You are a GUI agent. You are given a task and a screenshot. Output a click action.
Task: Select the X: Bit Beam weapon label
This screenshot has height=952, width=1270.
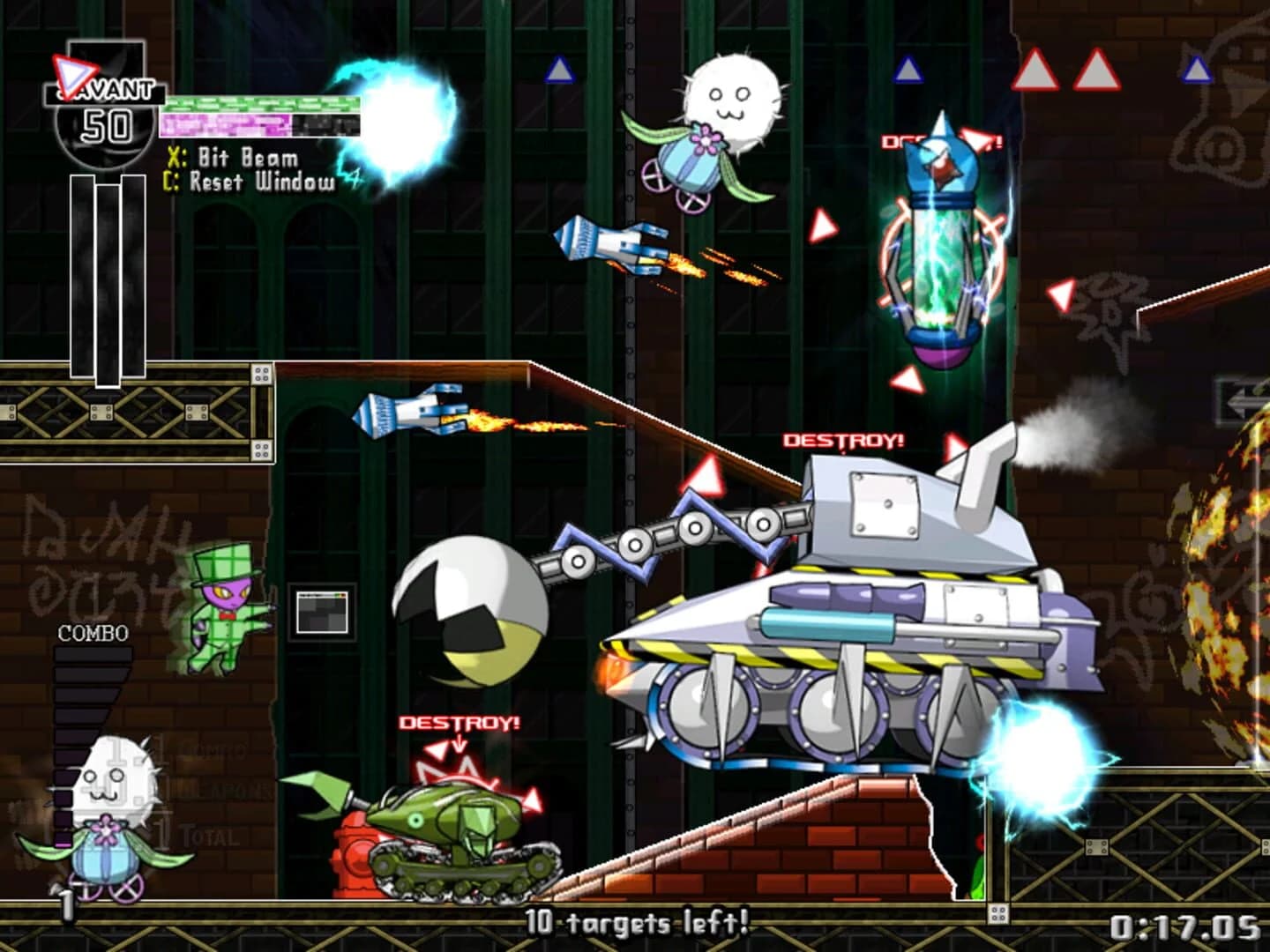(x=234, y=158)
